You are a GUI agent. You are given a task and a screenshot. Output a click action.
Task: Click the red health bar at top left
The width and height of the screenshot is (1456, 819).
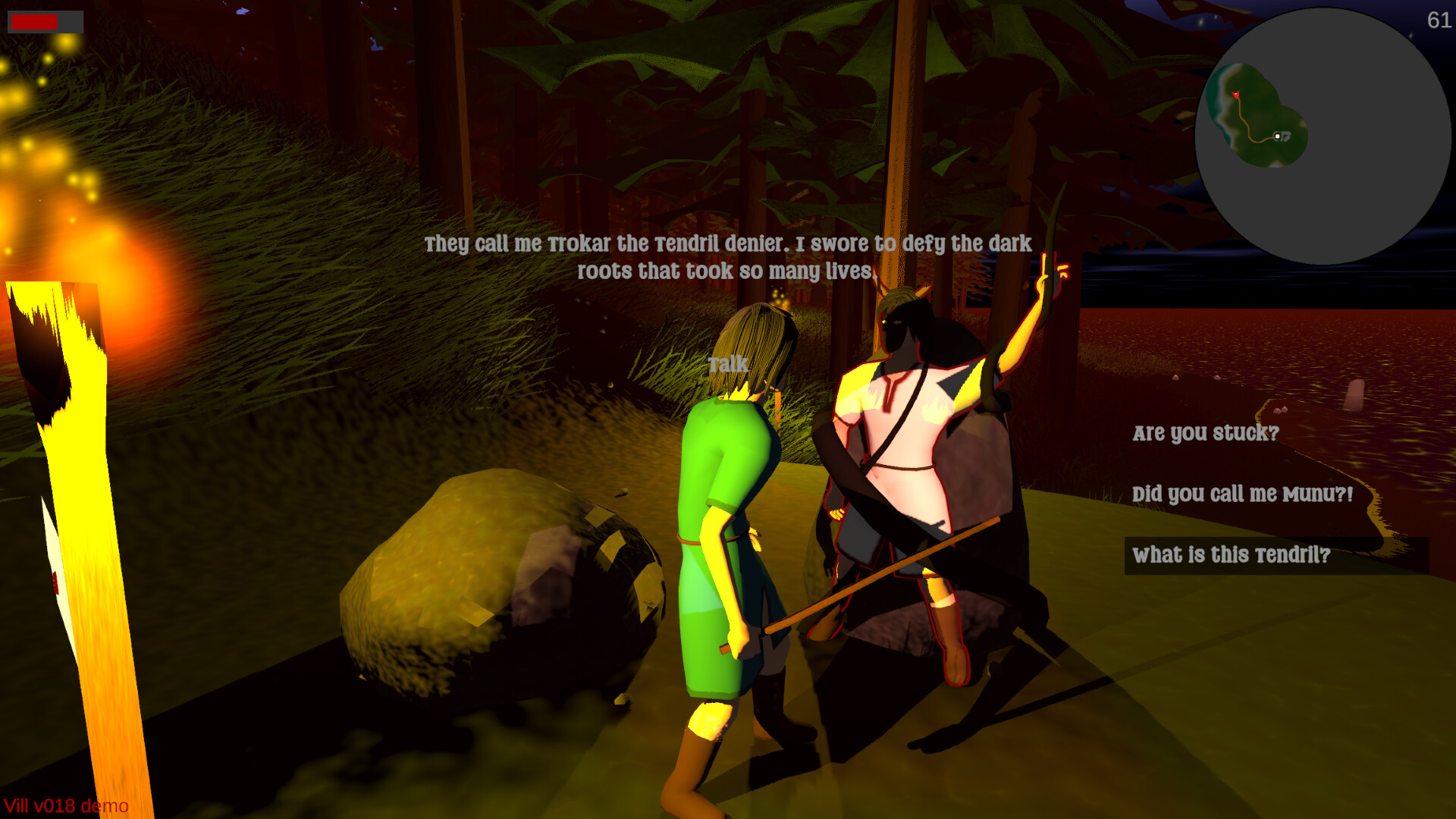pos(34,21)
